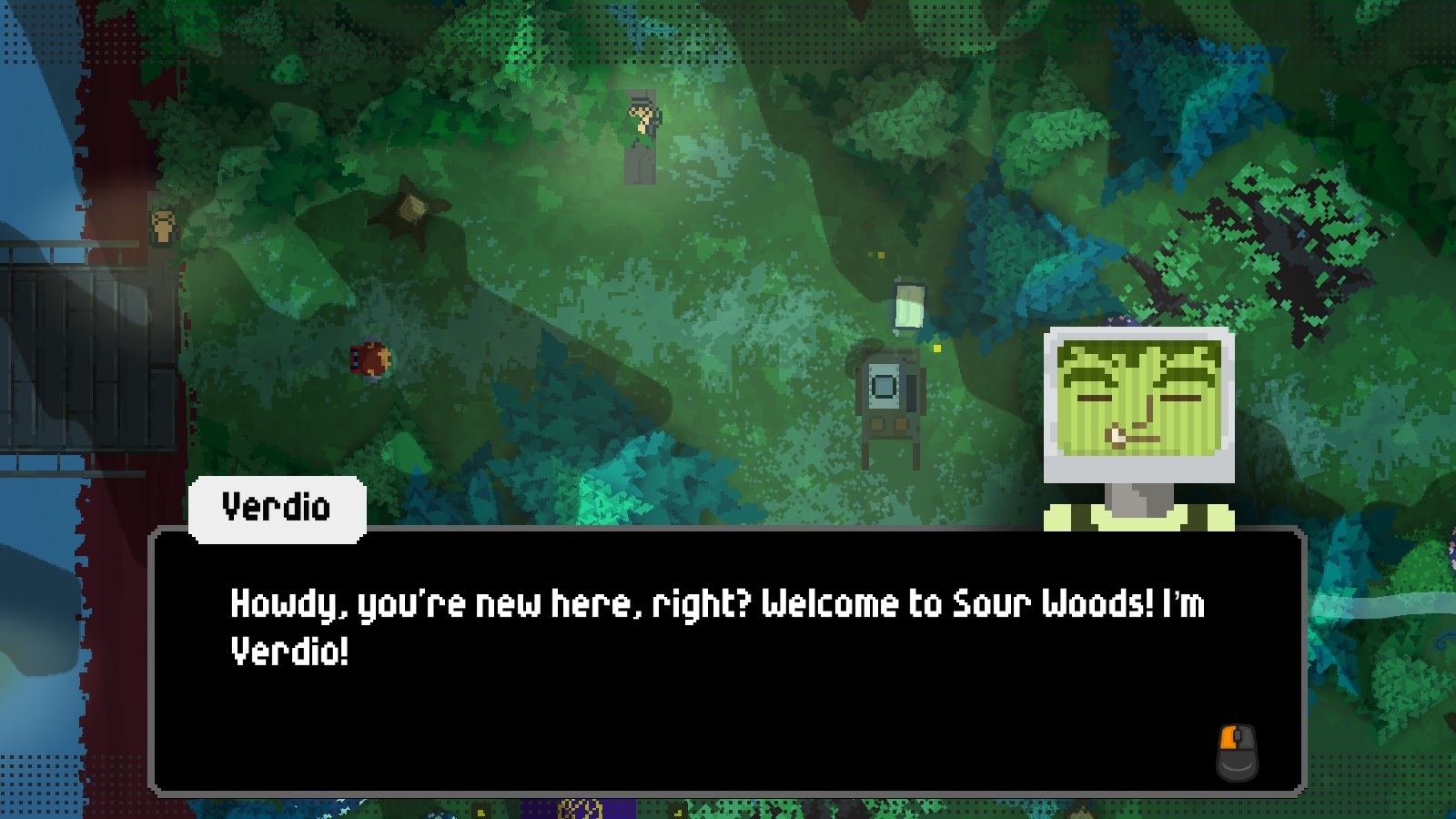Screen dimensions: 1456x819
Task: Advance Verdio's dialogue text box
Action: [726, 662]
